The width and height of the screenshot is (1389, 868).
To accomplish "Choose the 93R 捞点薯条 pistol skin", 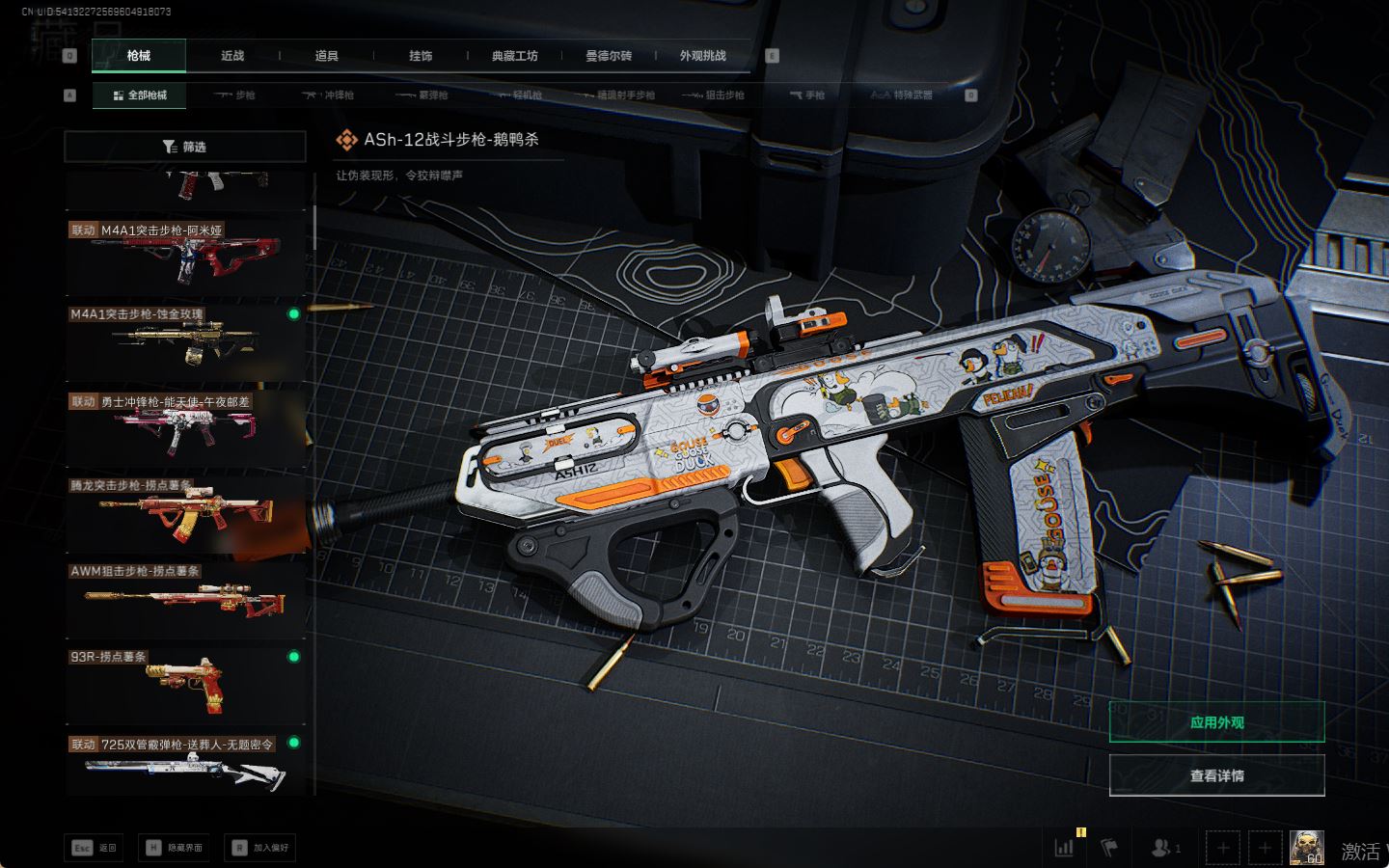I will tap(185, 682).
